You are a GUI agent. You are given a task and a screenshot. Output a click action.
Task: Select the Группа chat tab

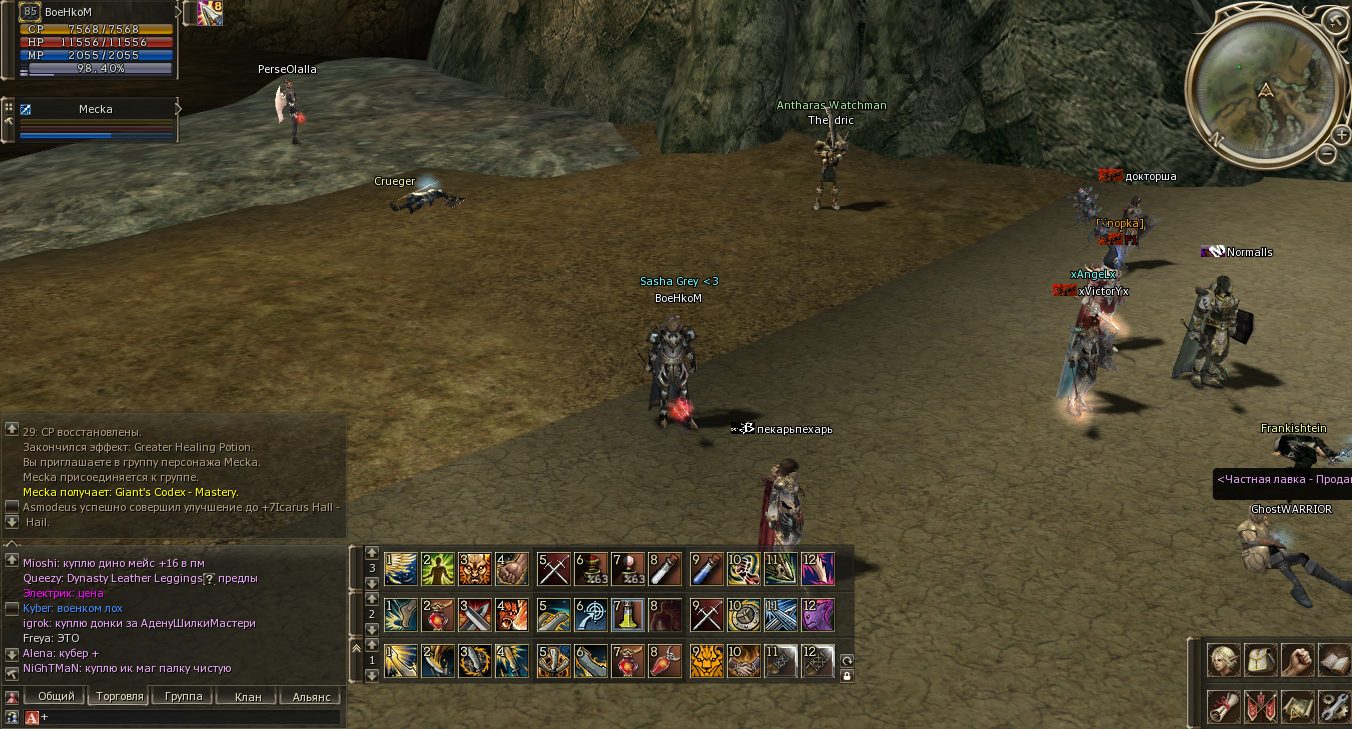click(183, 696)
